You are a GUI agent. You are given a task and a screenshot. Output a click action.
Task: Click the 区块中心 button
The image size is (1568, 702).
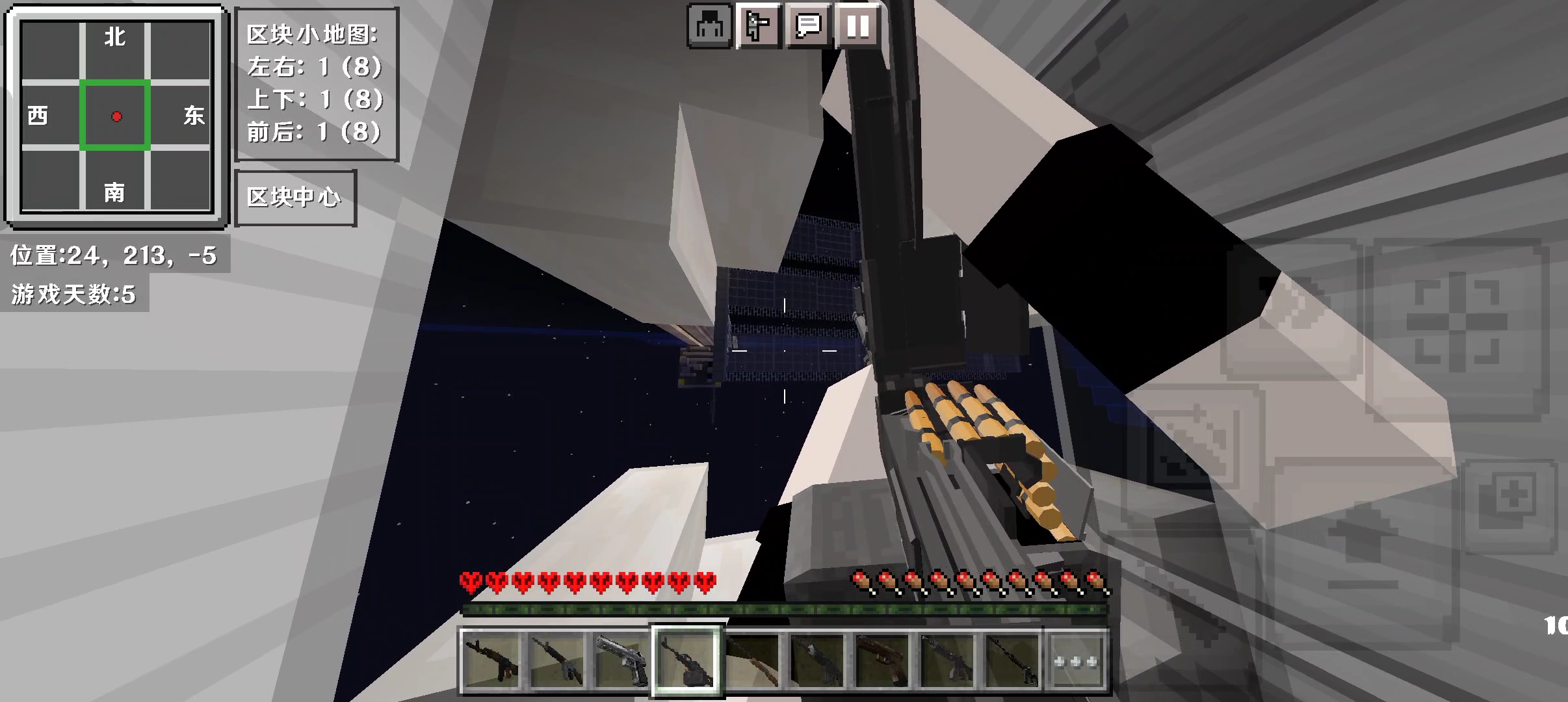294,198
